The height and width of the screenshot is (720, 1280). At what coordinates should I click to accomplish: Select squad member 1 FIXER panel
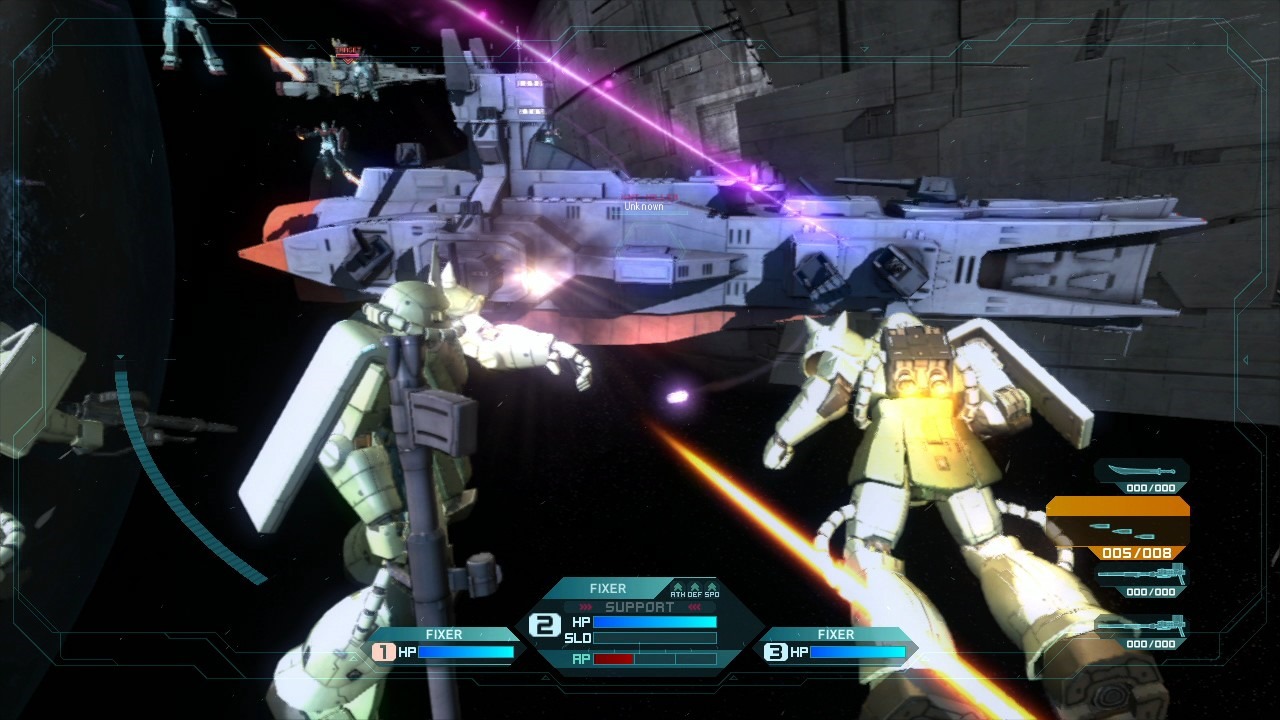click(x=444, y=645)
